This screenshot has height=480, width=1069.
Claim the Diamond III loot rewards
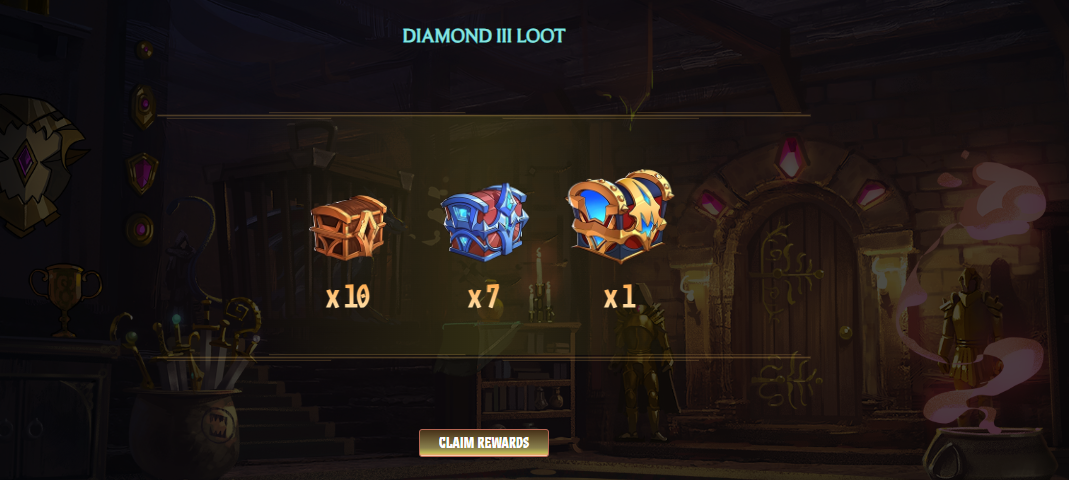pyautogui.click(x=483, y=442)
